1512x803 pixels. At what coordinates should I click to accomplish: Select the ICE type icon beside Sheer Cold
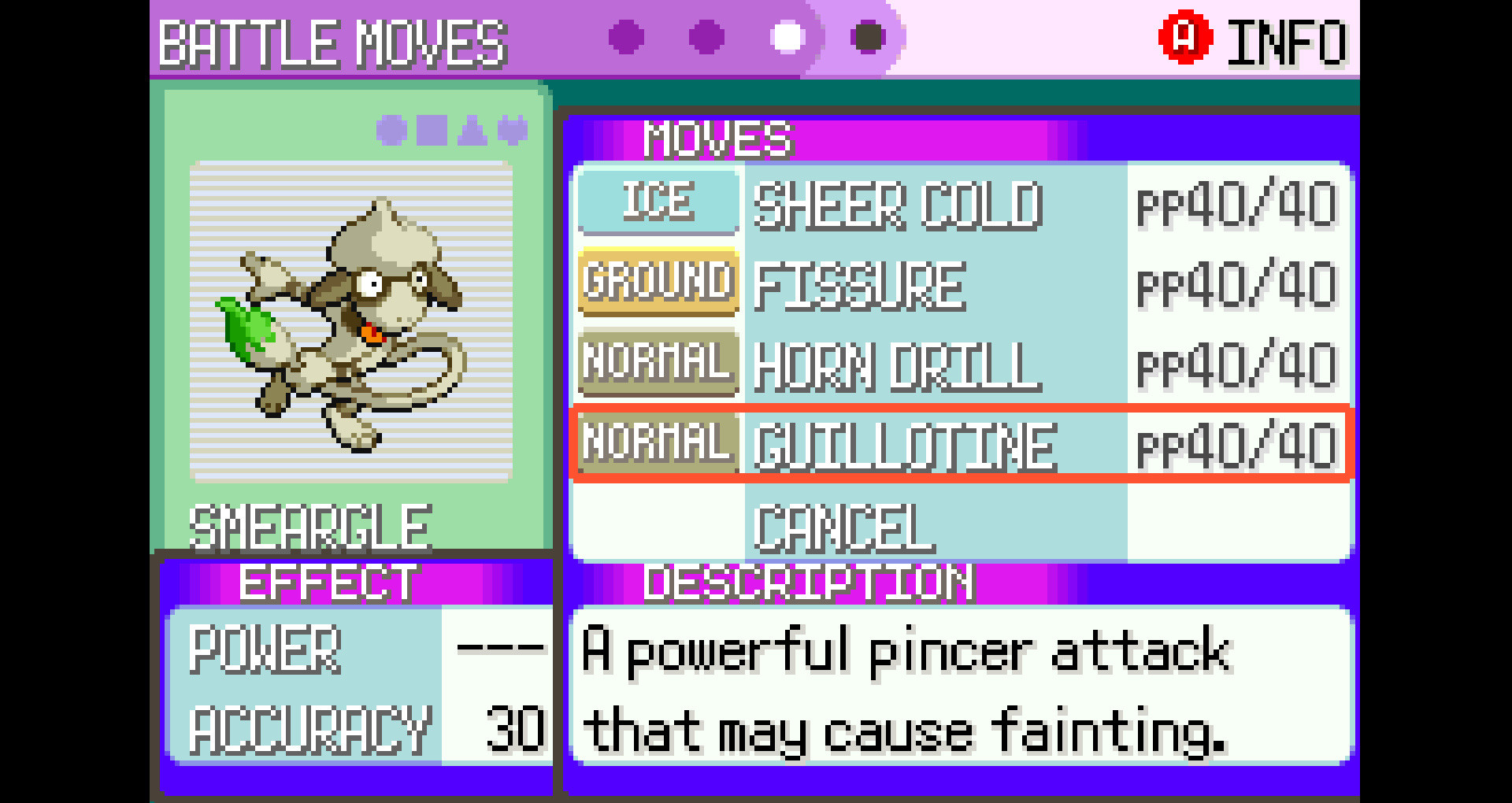click(658, 205)
